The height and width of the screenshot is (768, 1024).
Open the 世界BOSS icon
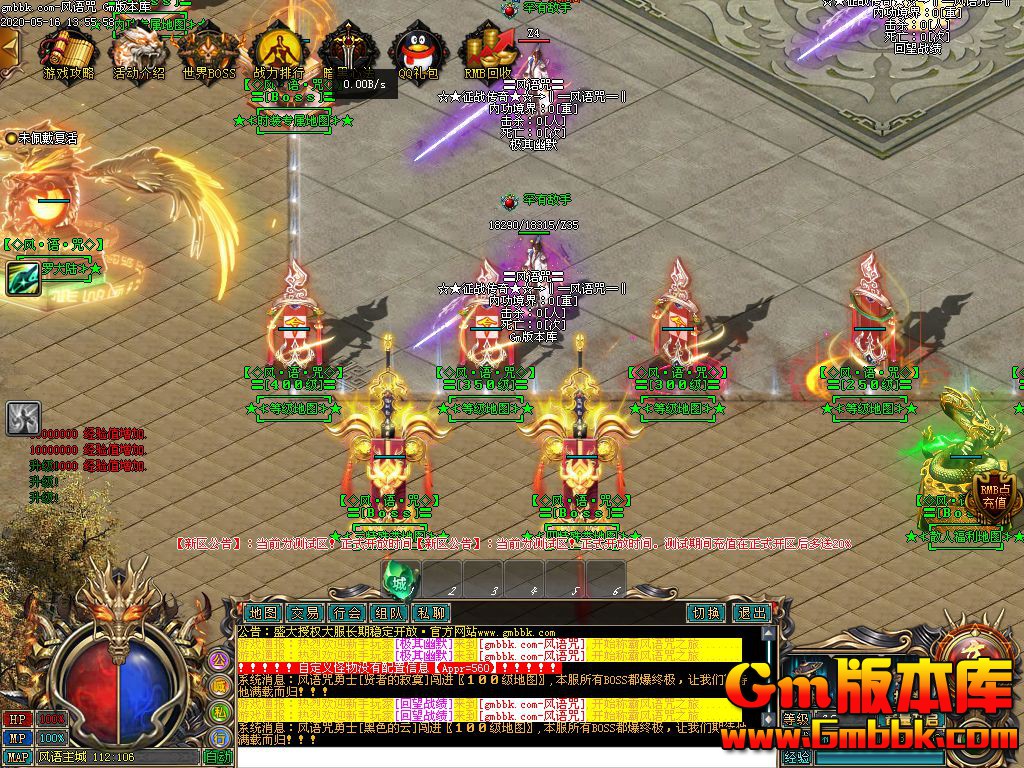[208, 50]
